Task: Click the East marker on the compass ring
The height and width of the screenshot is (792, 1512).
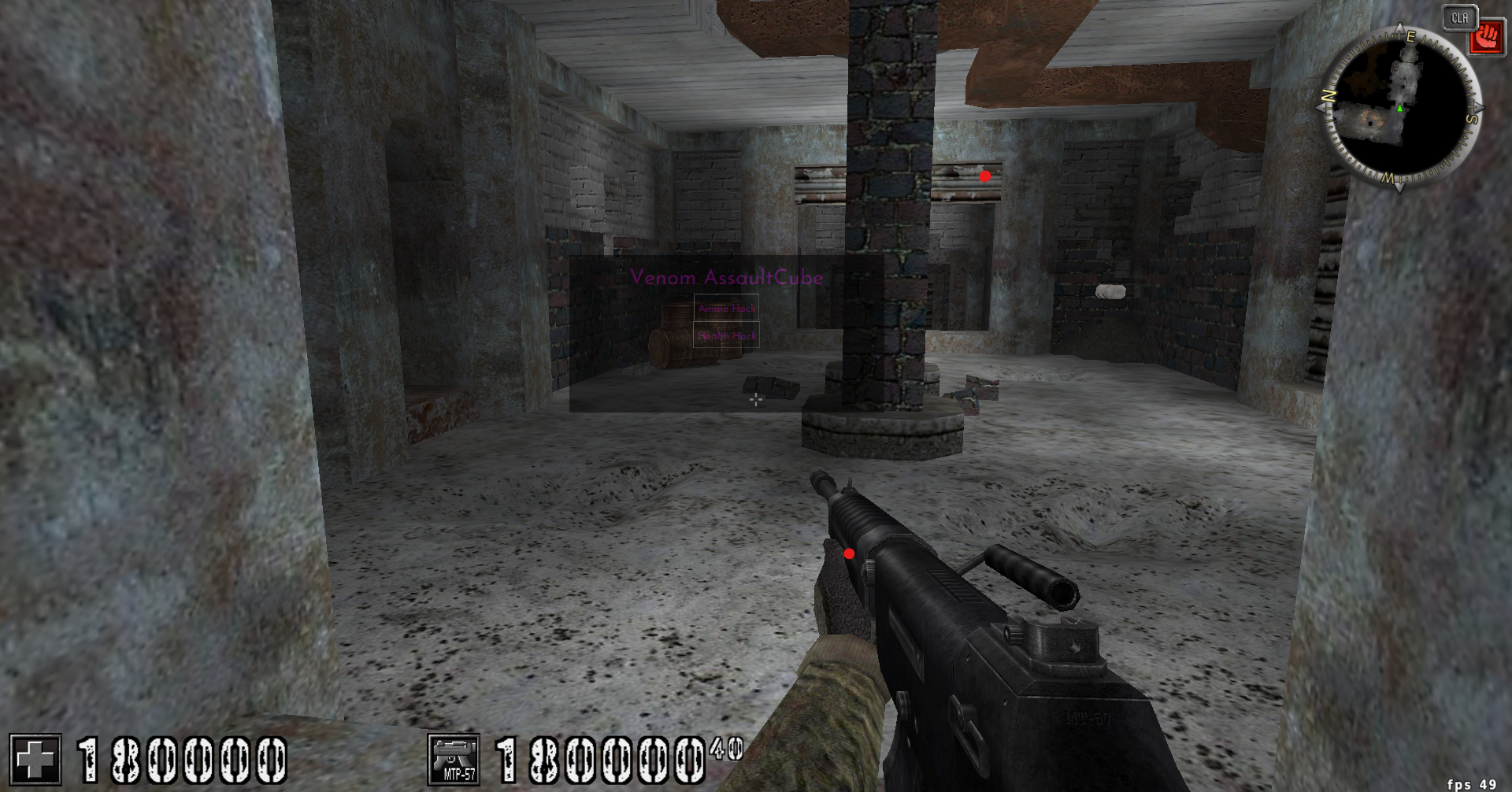Action: (x=1410, y=38)
